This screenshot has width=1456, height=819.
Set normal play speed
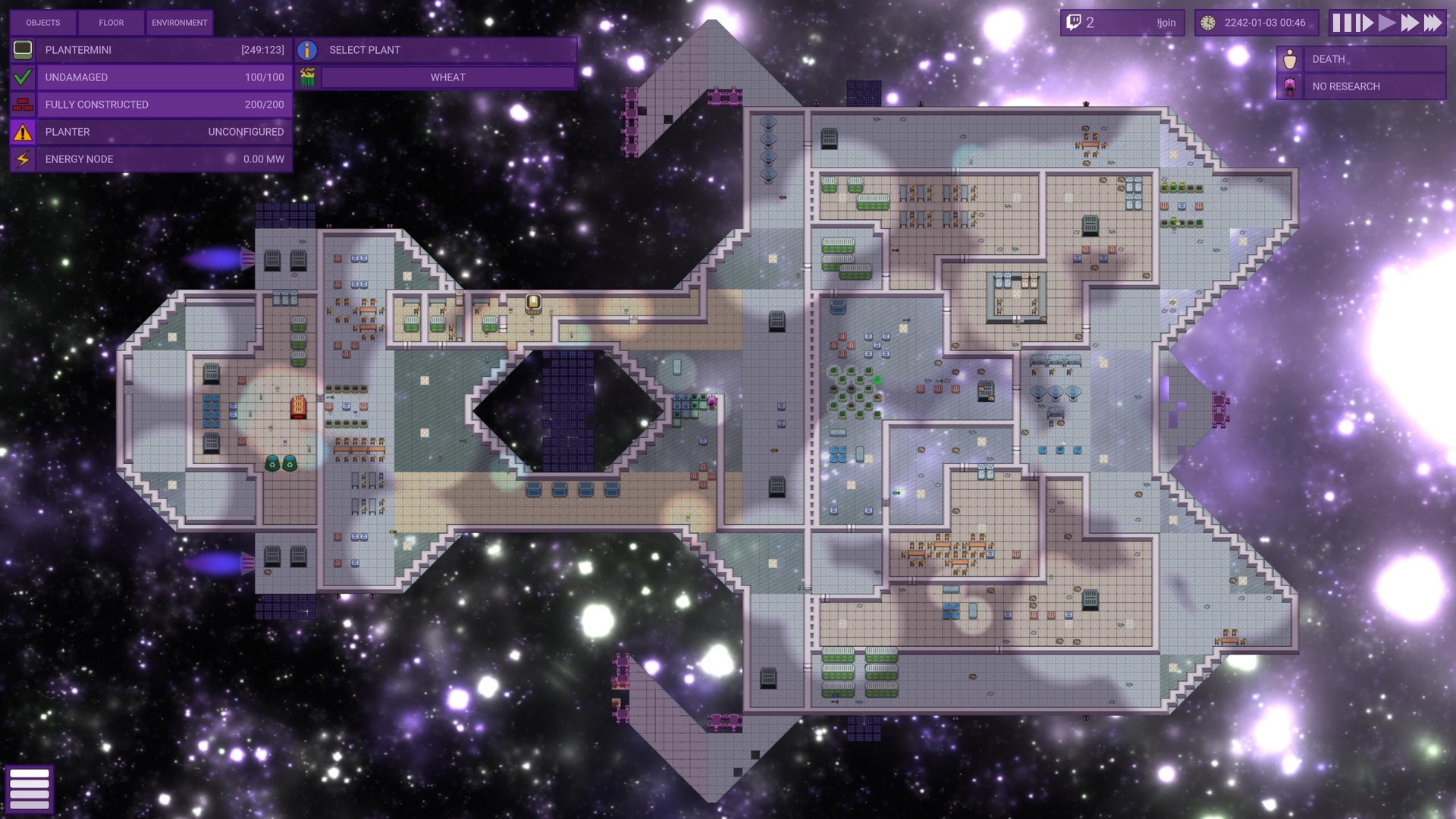click(1387, 23)
